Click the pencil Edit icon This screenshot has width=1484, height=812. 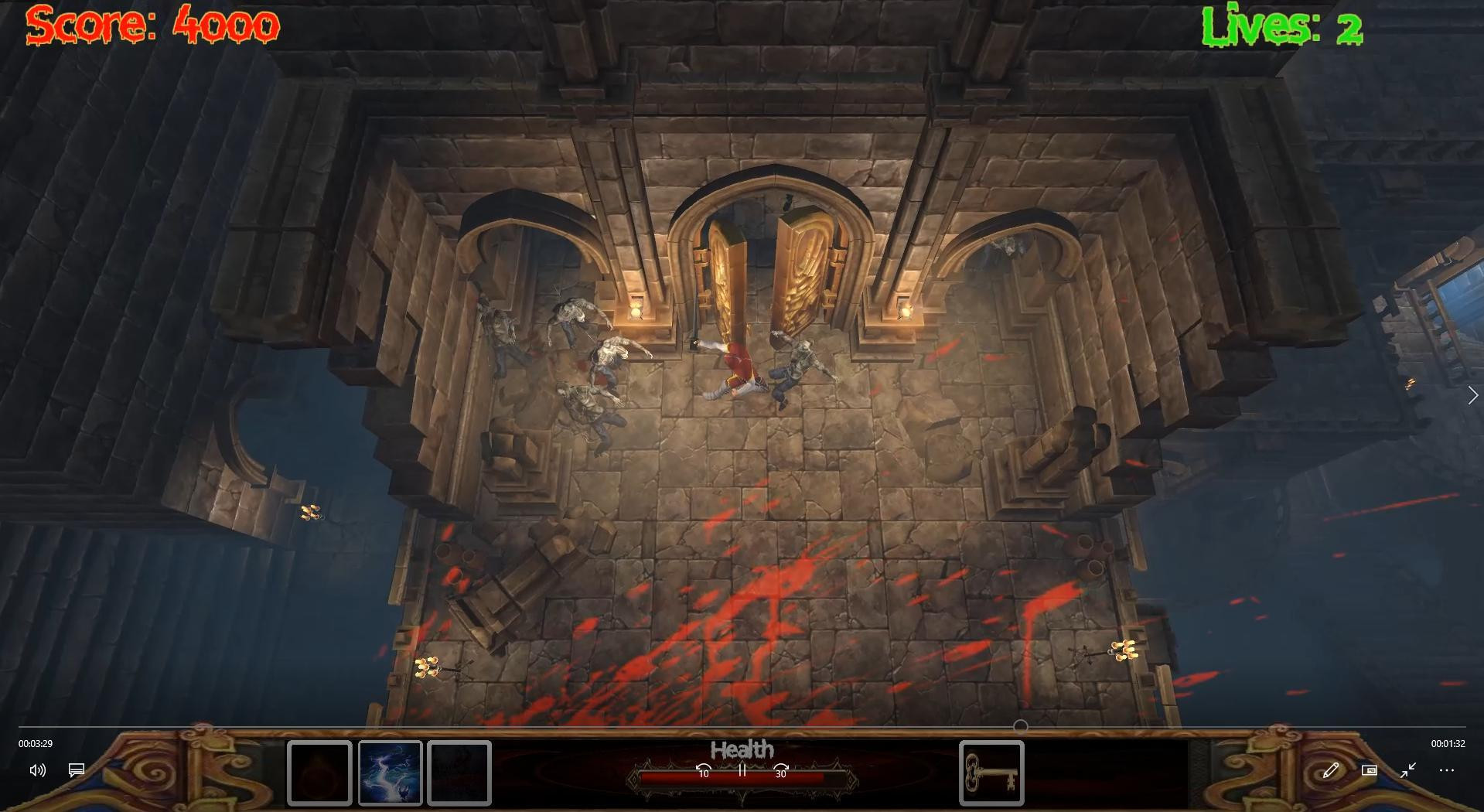pyautogui.click(x=1332, y=770)
